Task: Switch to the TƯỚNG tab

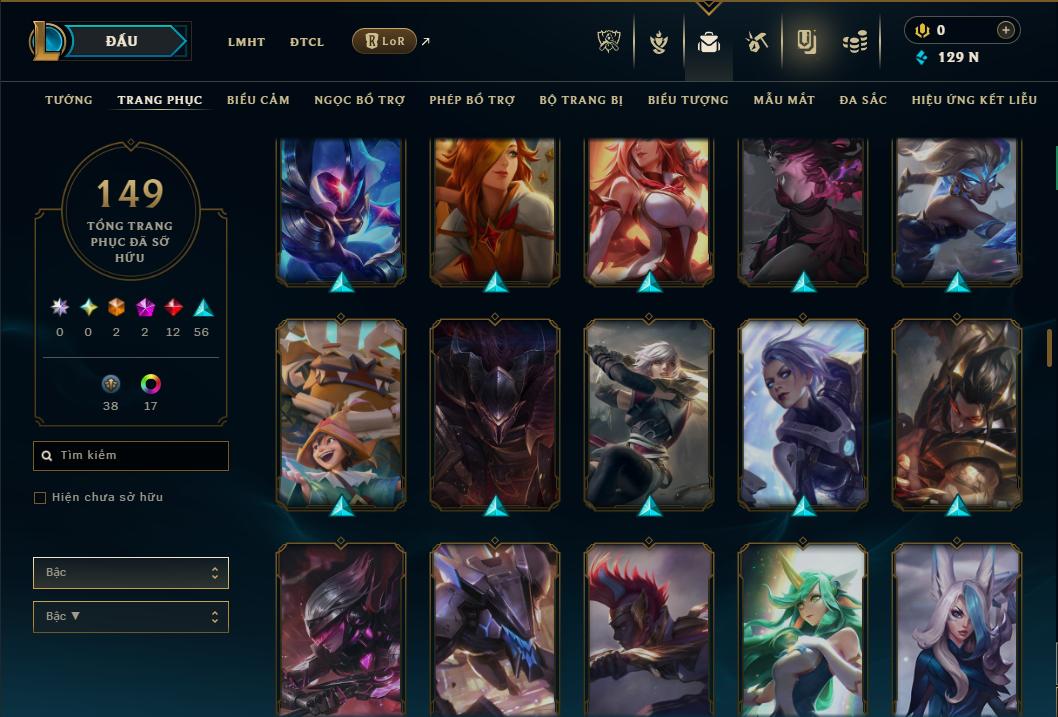Action: coord(69,100)
